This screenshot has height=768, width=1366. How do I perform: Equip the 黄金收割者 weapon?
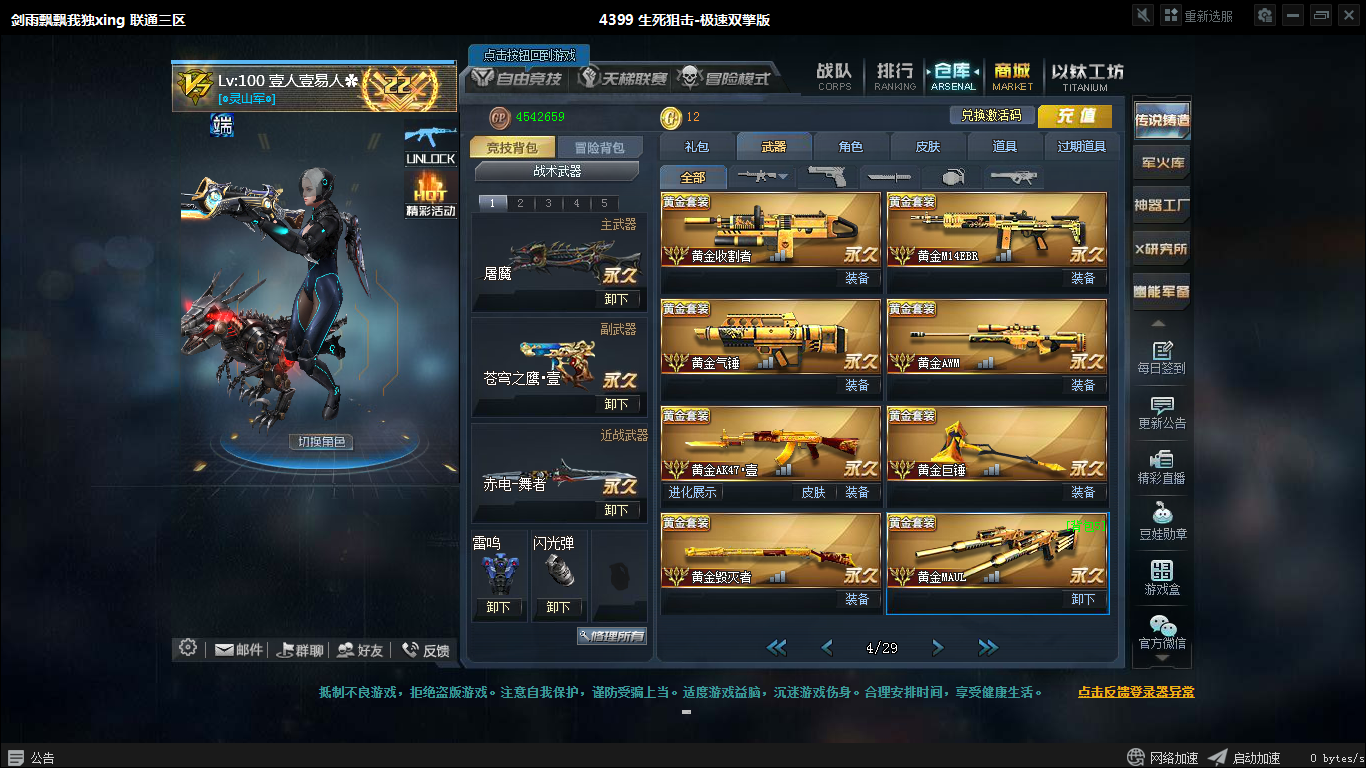[857, 278]
